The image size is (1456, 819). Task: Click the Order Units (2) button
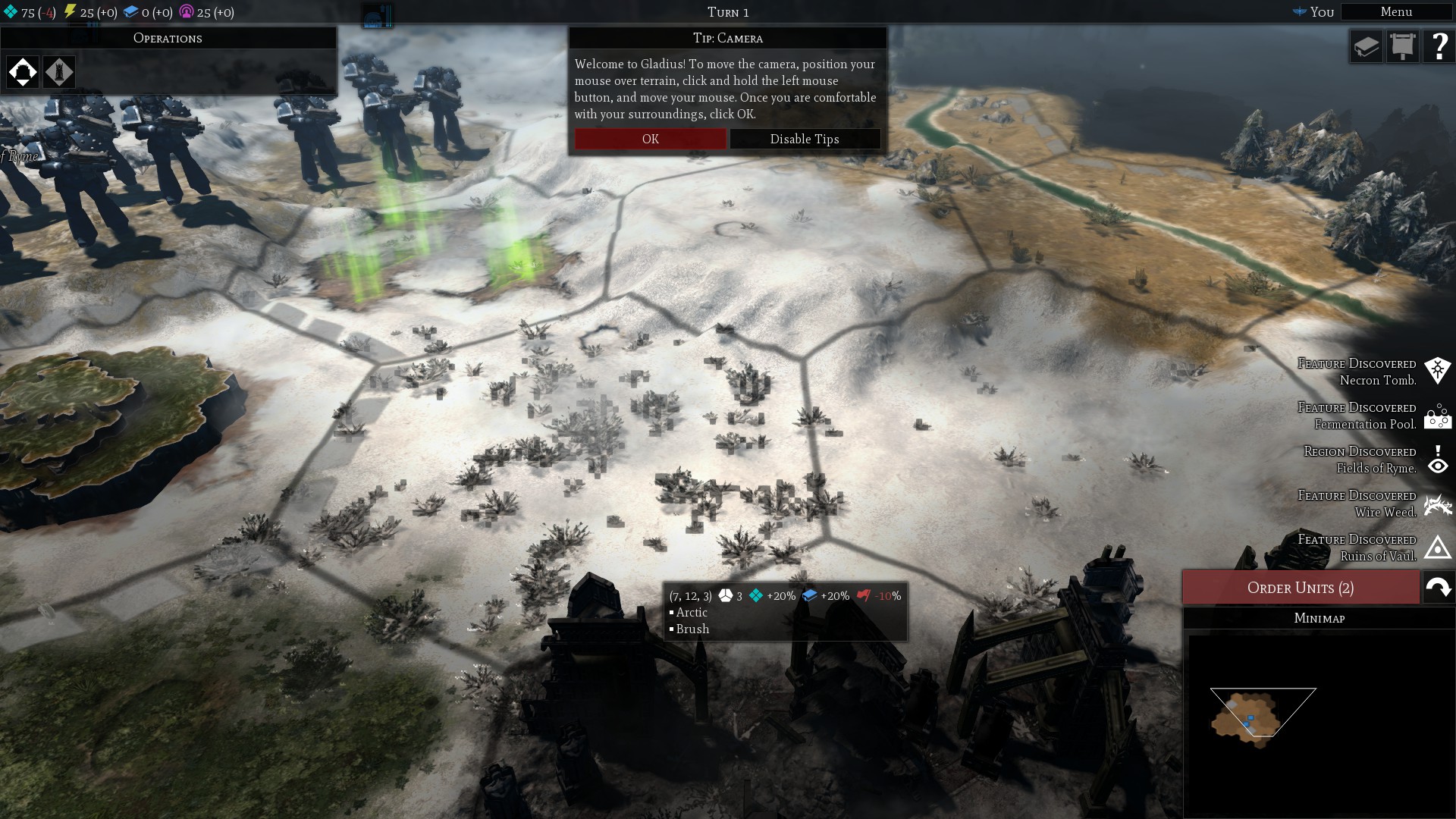click(x=1301, y=588)
